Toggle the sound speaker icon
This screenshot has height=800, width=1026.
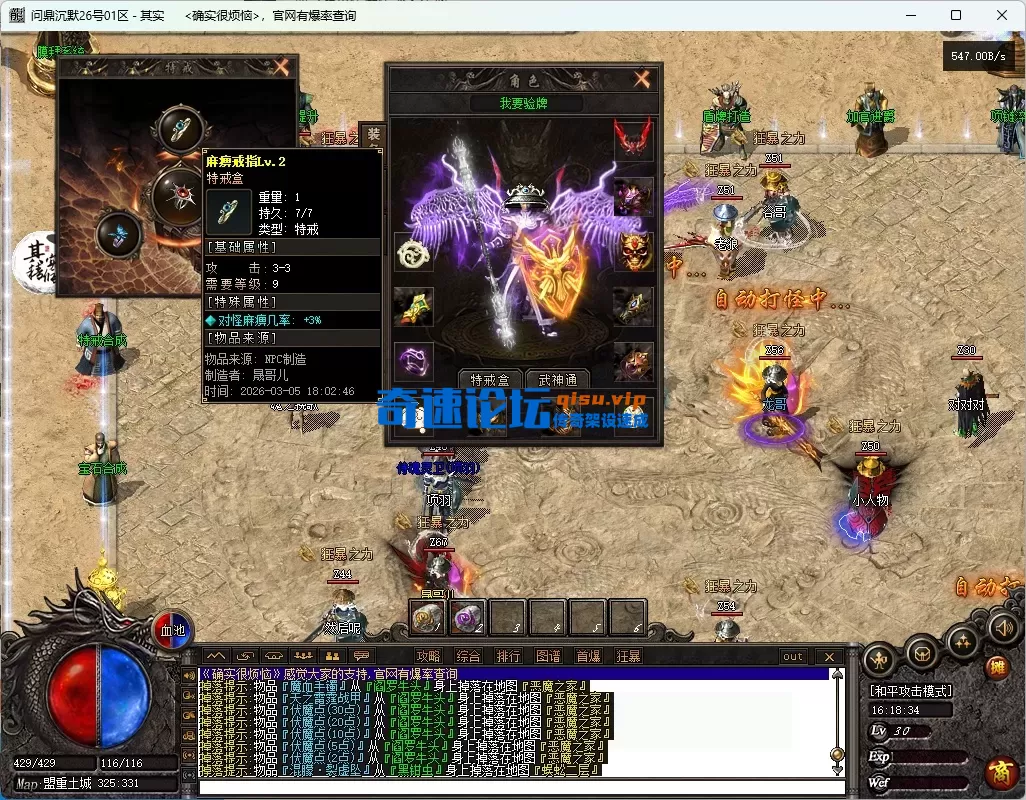pyautogui.click(x=1003, y=627)
